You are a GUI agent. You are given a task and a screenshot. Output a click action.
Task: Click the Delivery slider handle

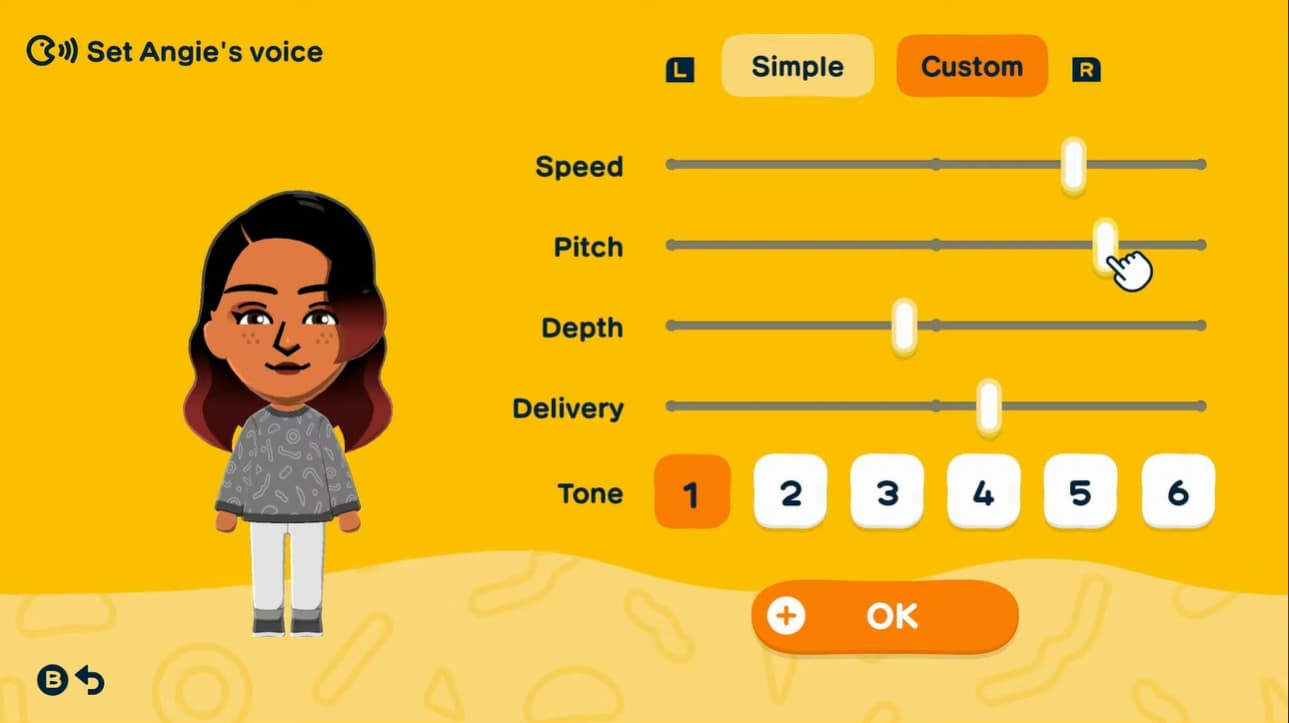pyautogui.click(x=987, y=406)
